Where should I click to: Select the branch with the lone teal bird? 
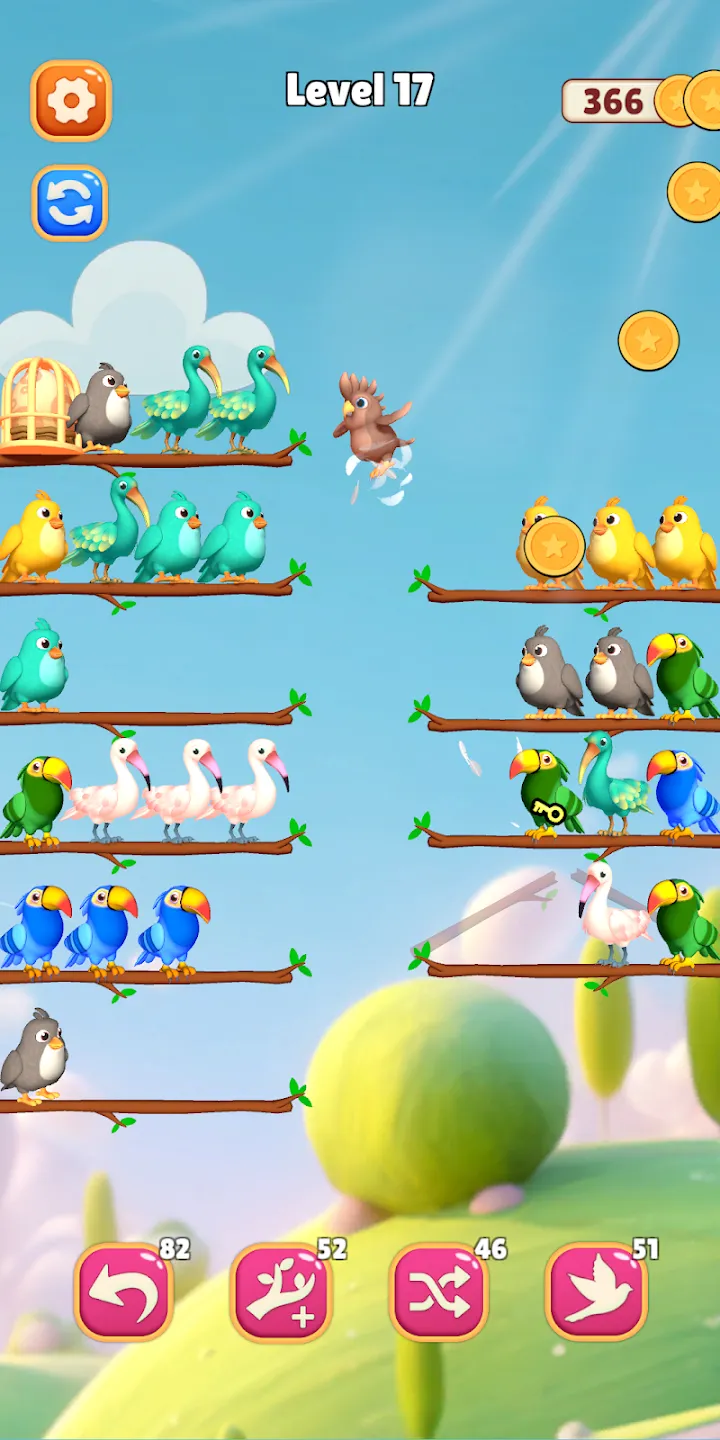point(150,714)
